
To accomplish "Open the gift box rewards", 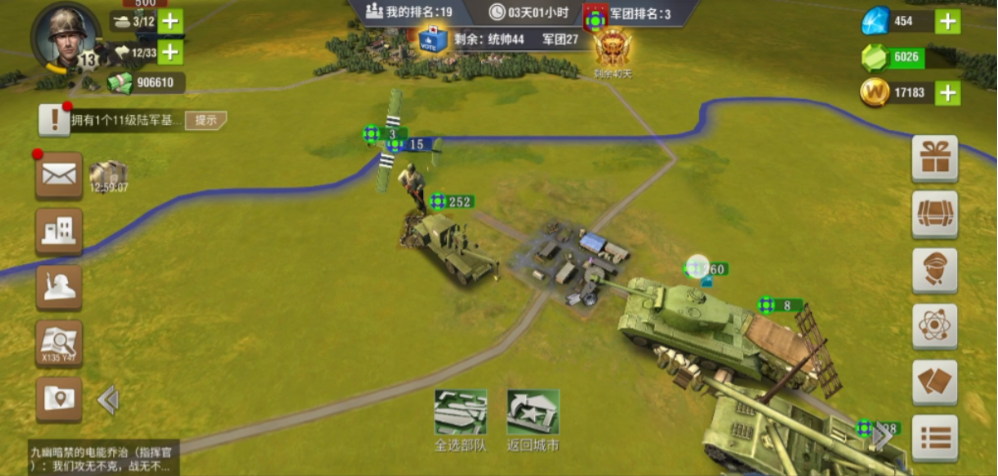I will click(x=935, y=158).
